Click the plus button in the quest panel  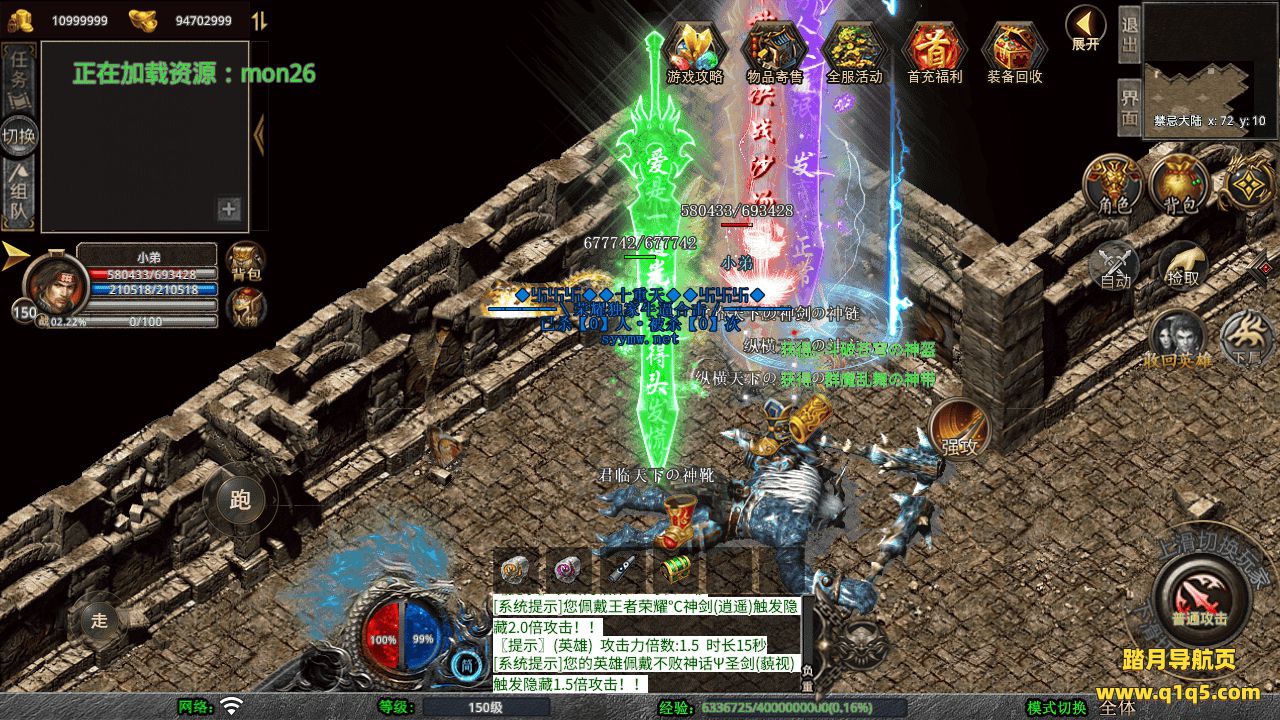[229, 209]
